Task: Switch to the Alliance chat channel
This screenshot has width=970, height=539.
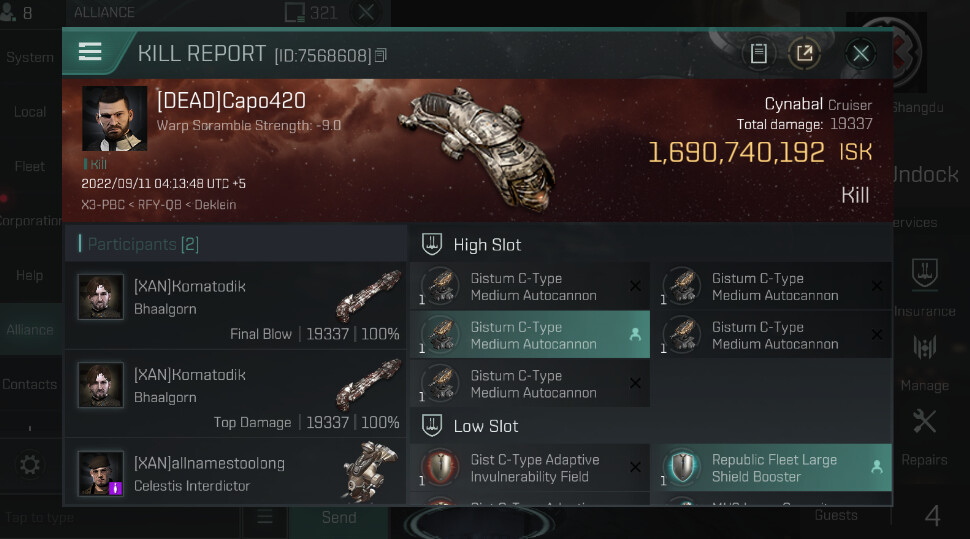Action: (30, 330)
